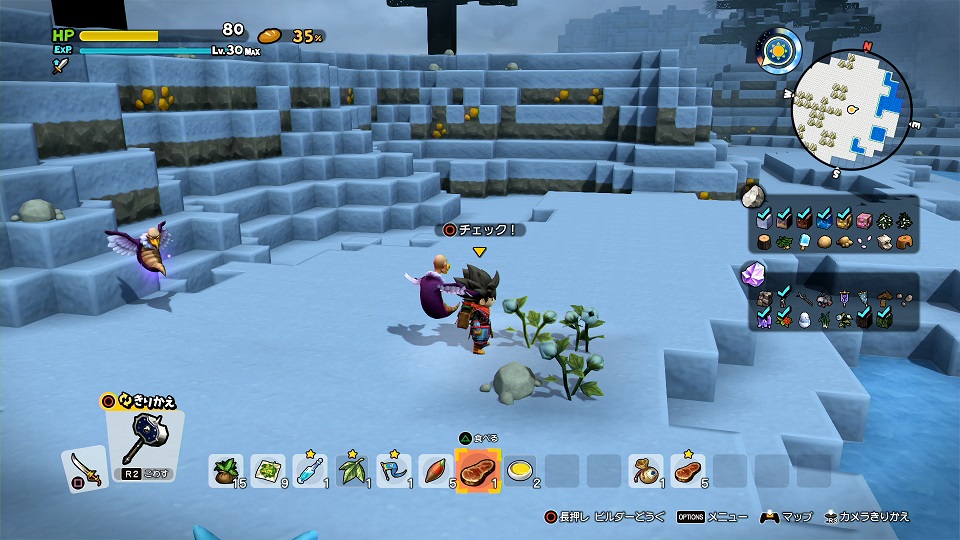Select the green leaf hotbar item
The width and height of the screenshot is (960, 540).
pos(352,470)
